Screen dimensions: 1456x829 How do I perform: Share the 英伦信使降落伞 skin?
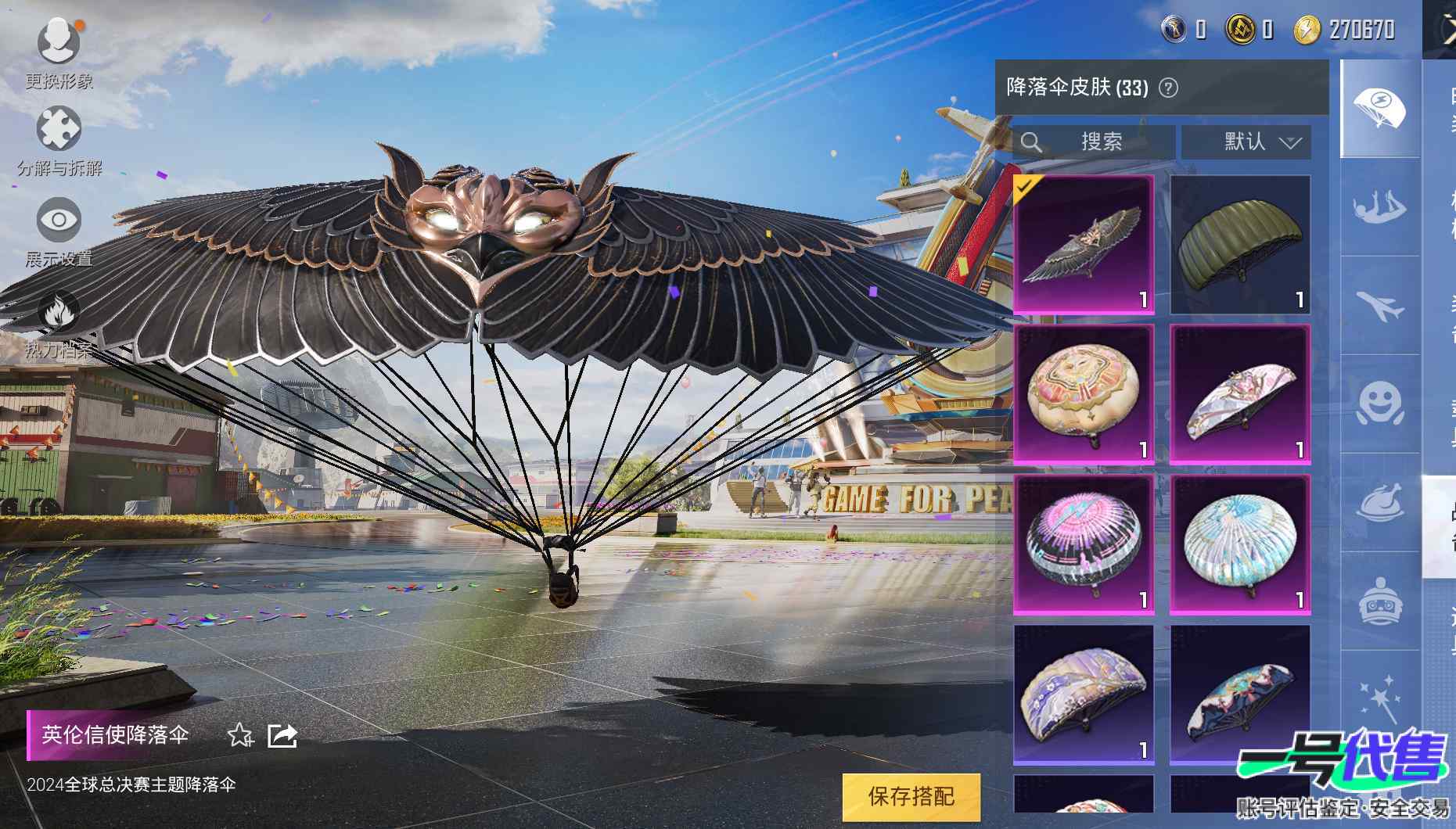(282, 735)
